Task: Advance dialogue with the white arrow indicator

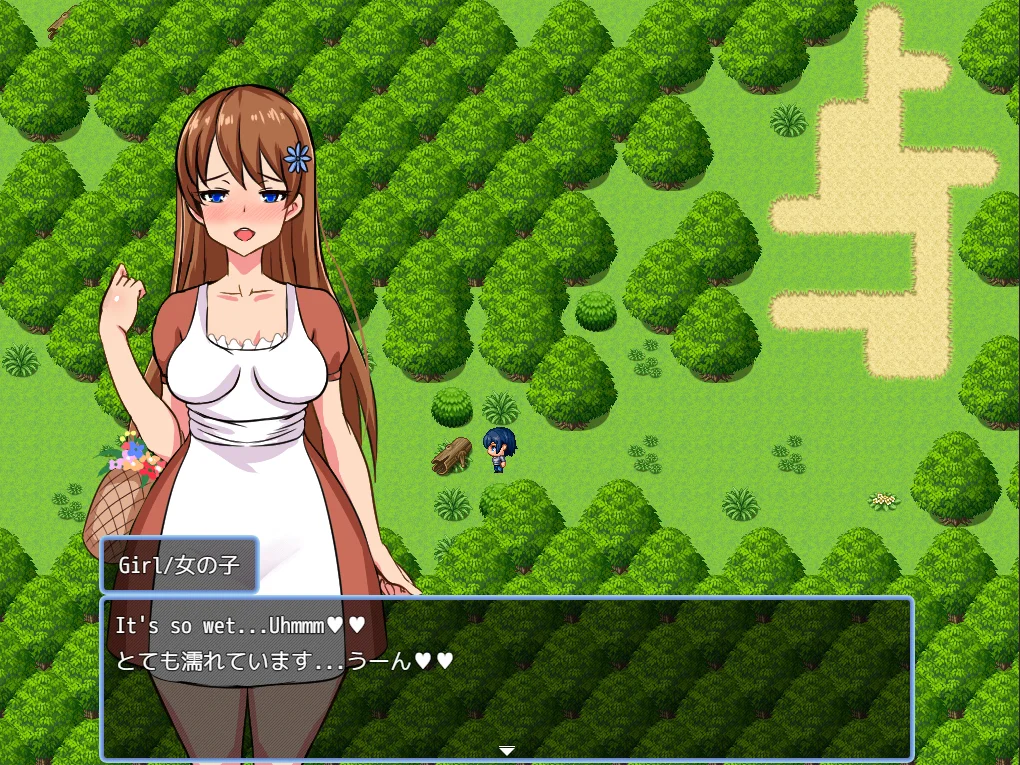Action: point(507,750)
